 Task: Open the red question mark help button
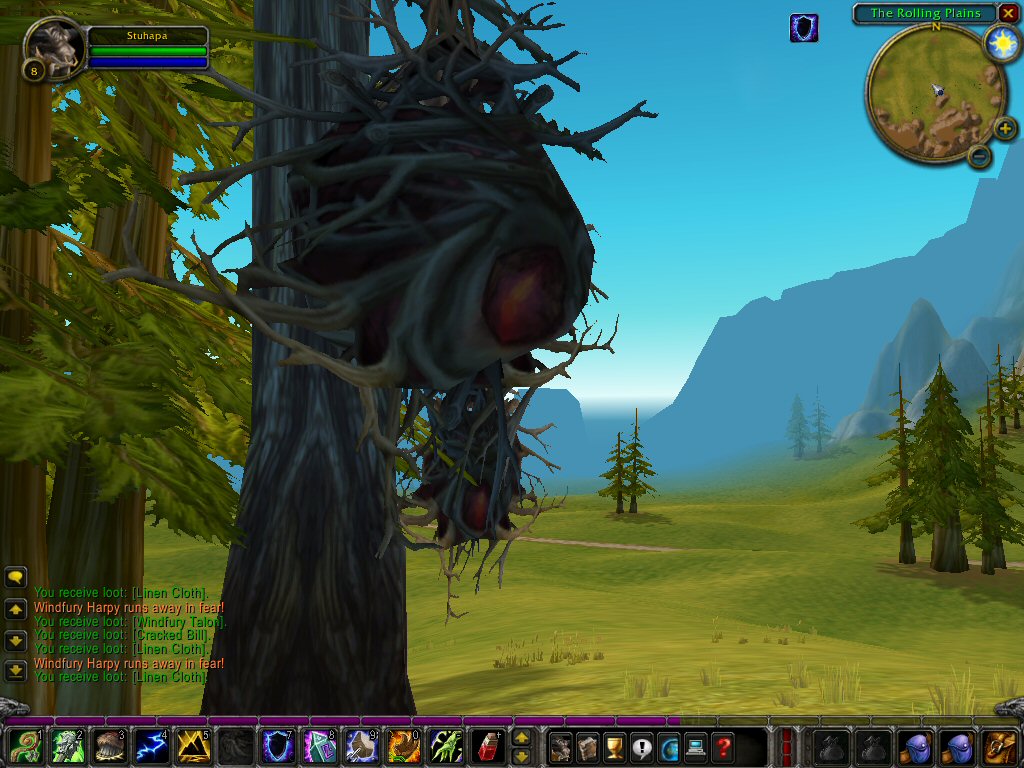[x=721, y=747]
